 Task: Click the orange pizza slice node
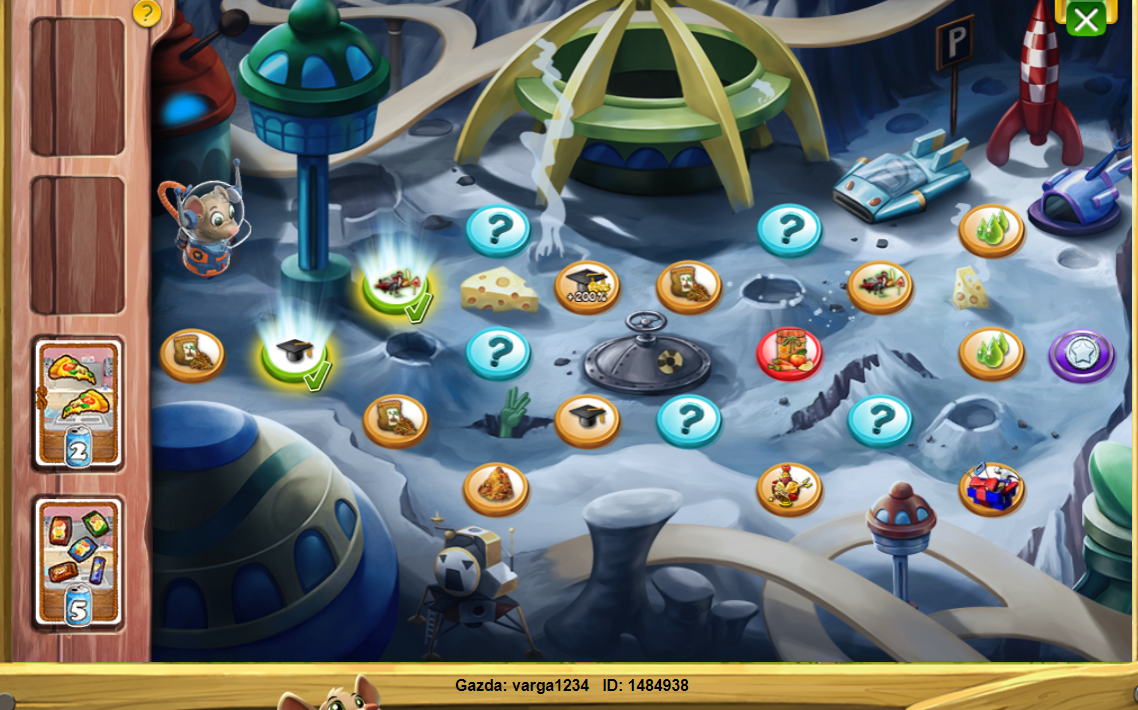click(496, 489)
